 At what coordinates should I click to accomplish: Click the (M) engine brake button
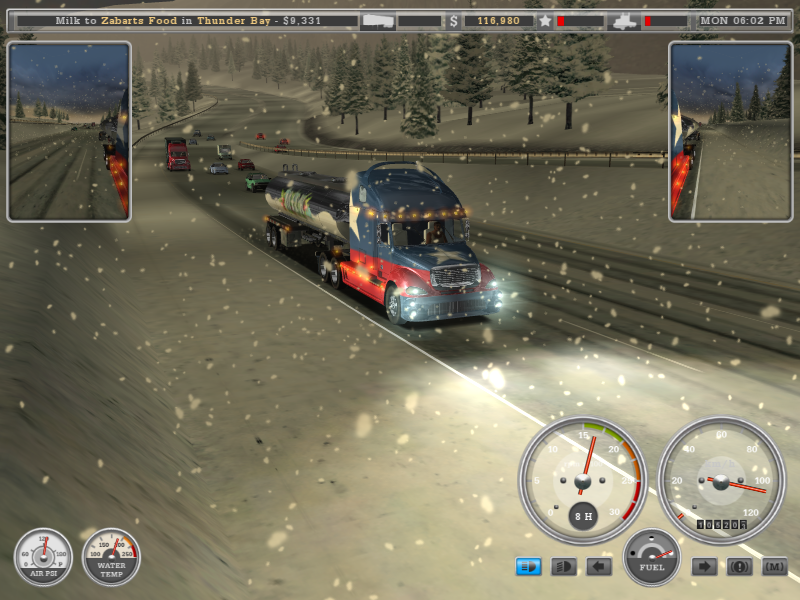click(x=774, y=567)
